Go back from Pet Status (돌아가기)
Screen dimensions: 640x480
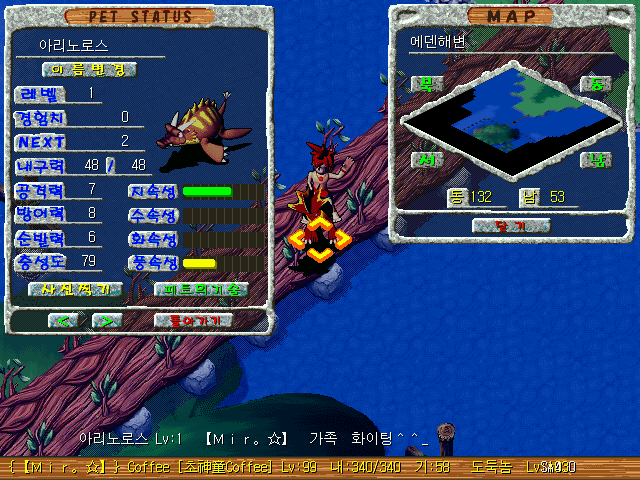[x=194, y=321]
